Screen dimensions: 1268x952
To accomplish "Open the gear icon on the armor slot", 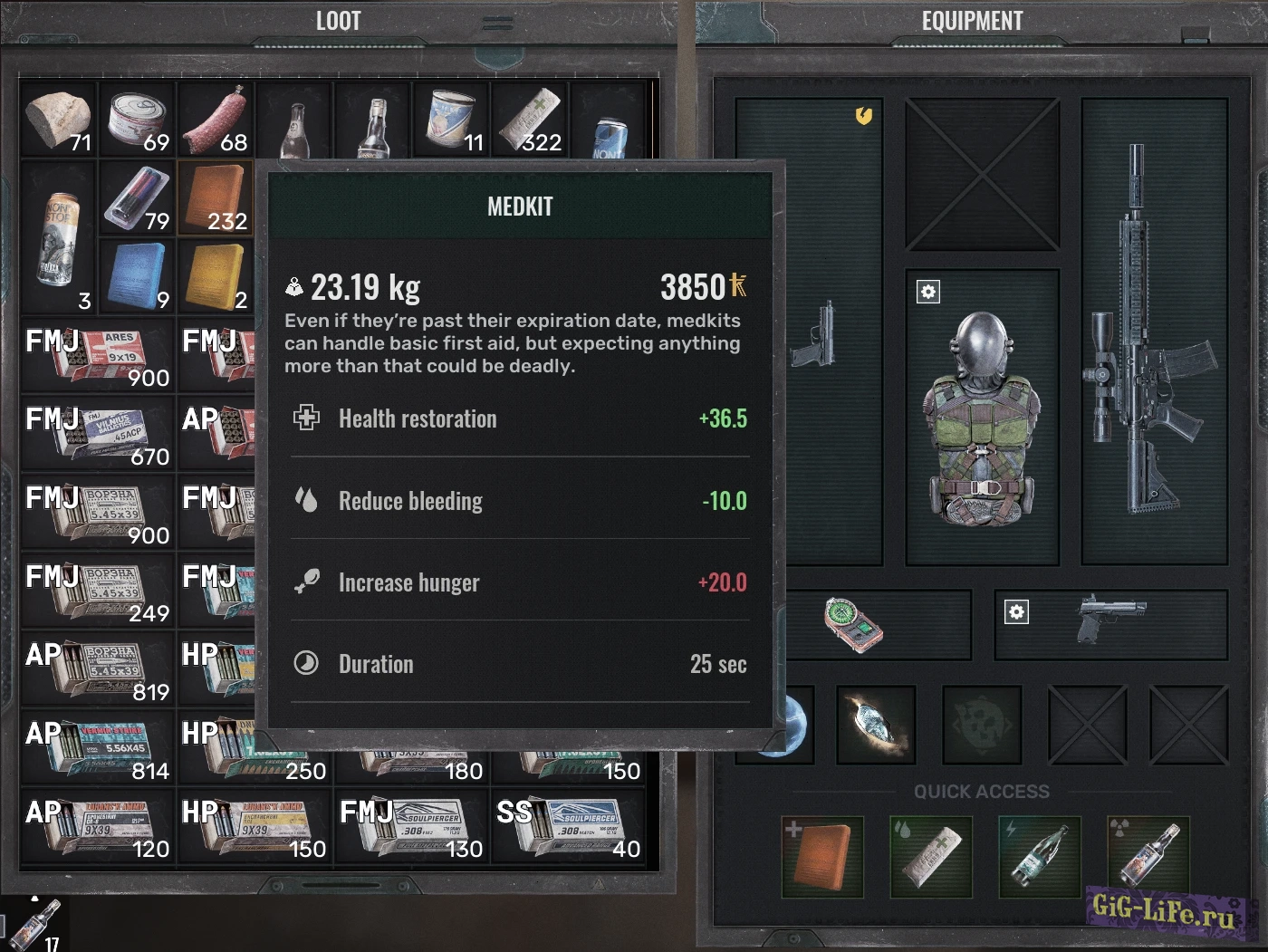I will click(928, 292).
